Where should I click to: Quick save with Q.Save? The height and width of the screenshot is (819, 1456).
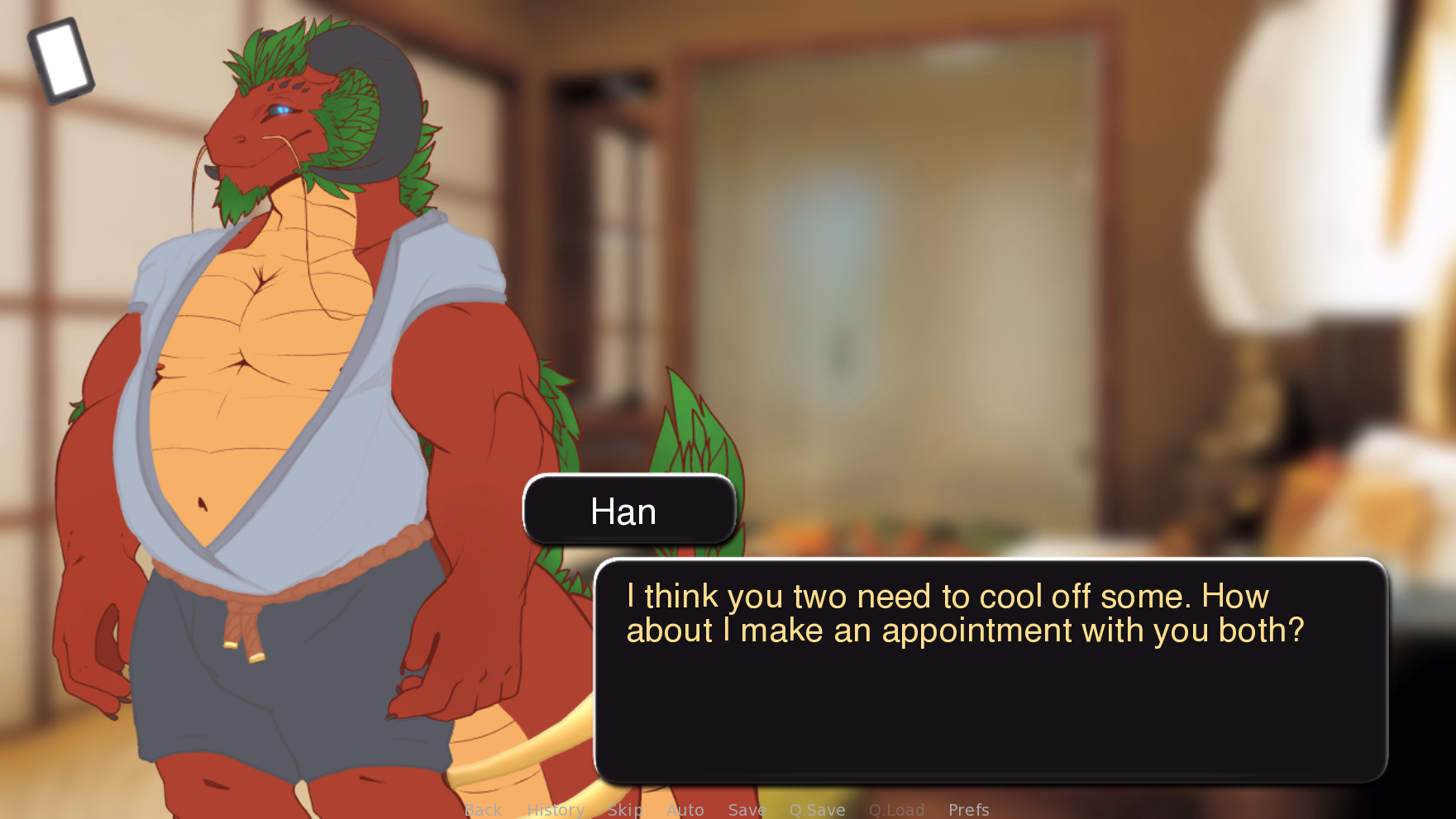817,810
